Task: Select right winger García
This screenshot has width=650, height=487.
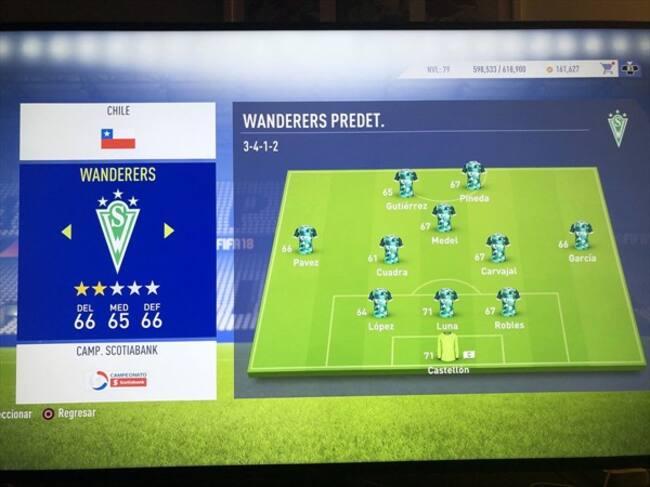Action: pyautogui.click(x=581, y=236)
